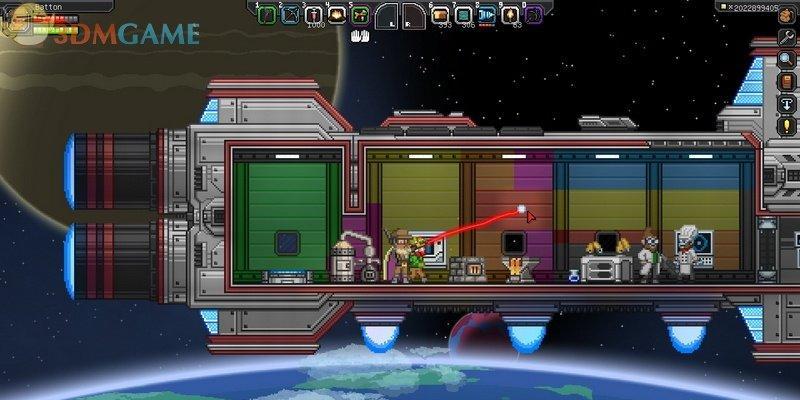Open the crafting wrench menu
The image size is (800, 400).
(789, 36)
